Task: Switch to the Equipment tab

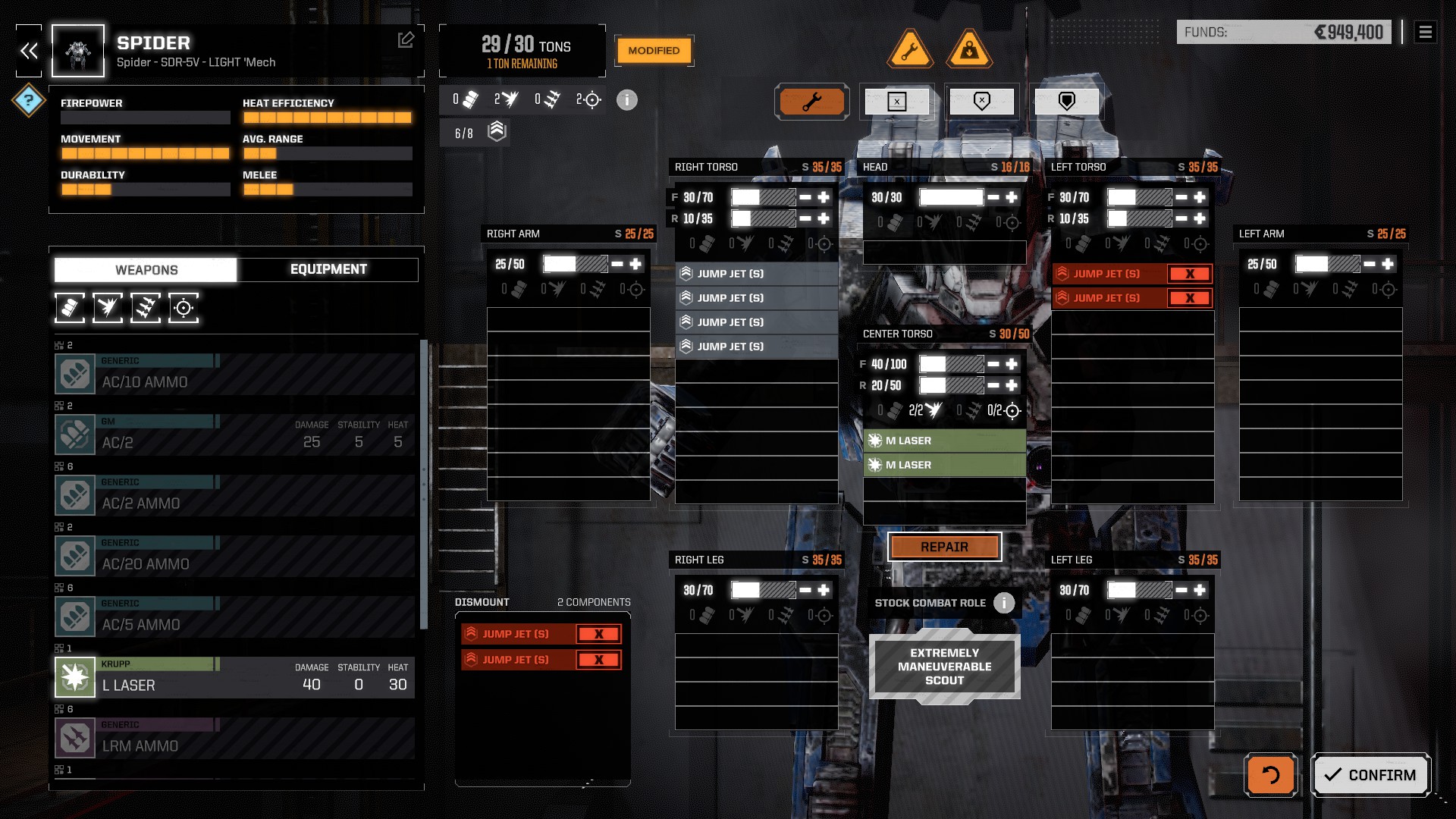Action: coord(328,269)
